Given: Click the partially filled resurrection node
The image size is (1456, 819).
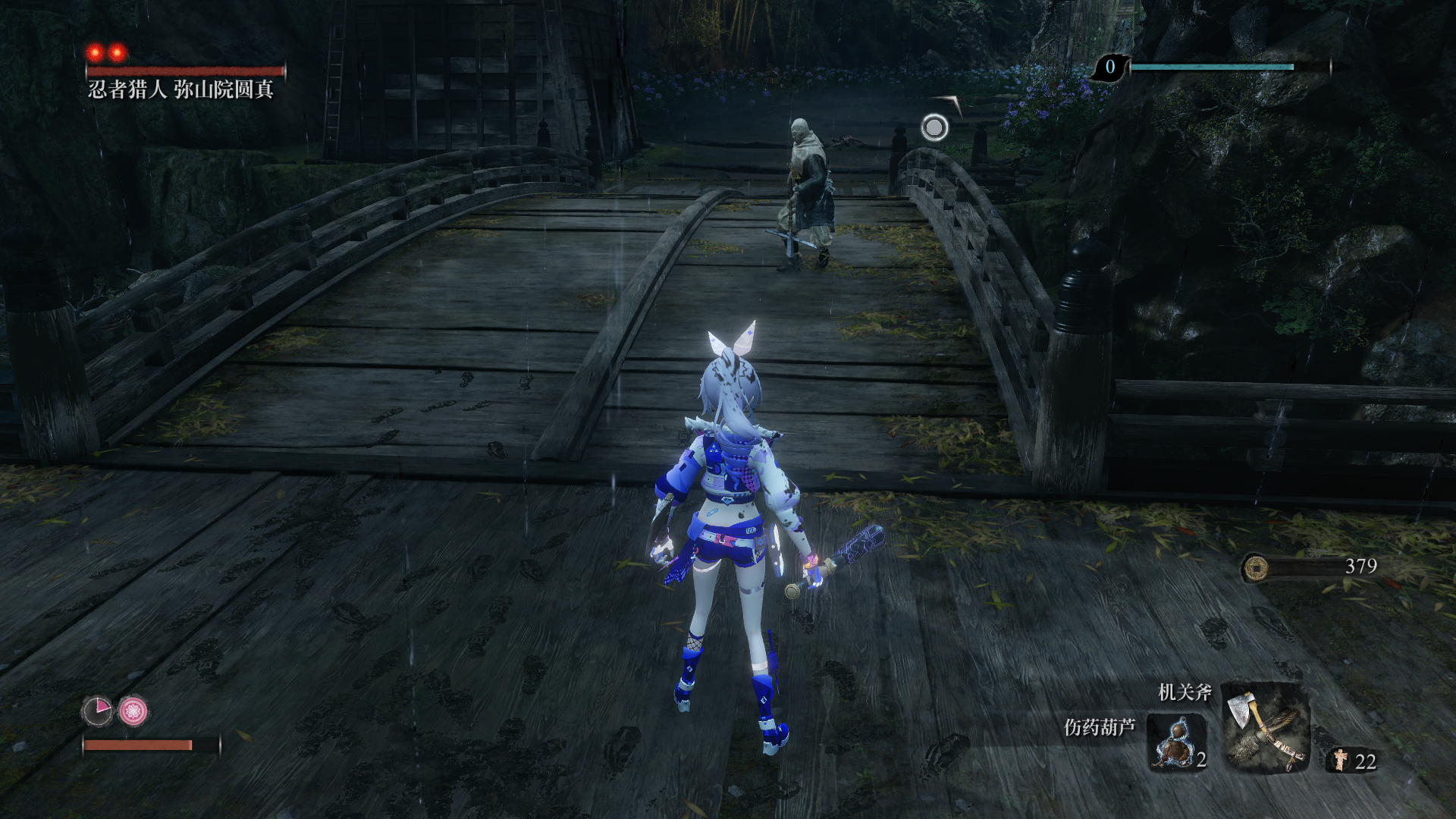Looking at the screenshot, I should point(97,711).
